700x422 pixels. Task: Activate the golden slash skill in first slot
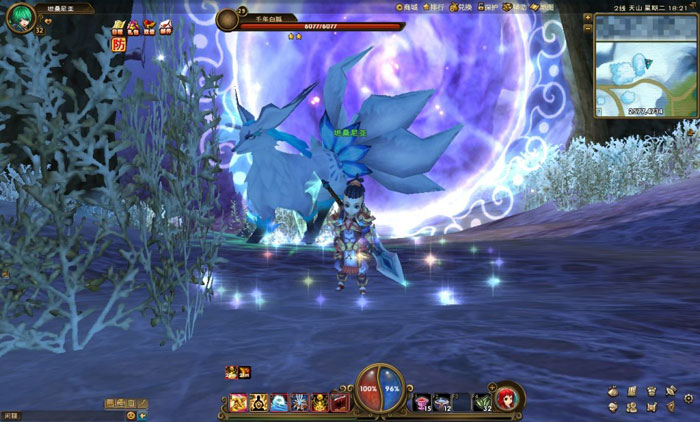[x=239, y=402]
